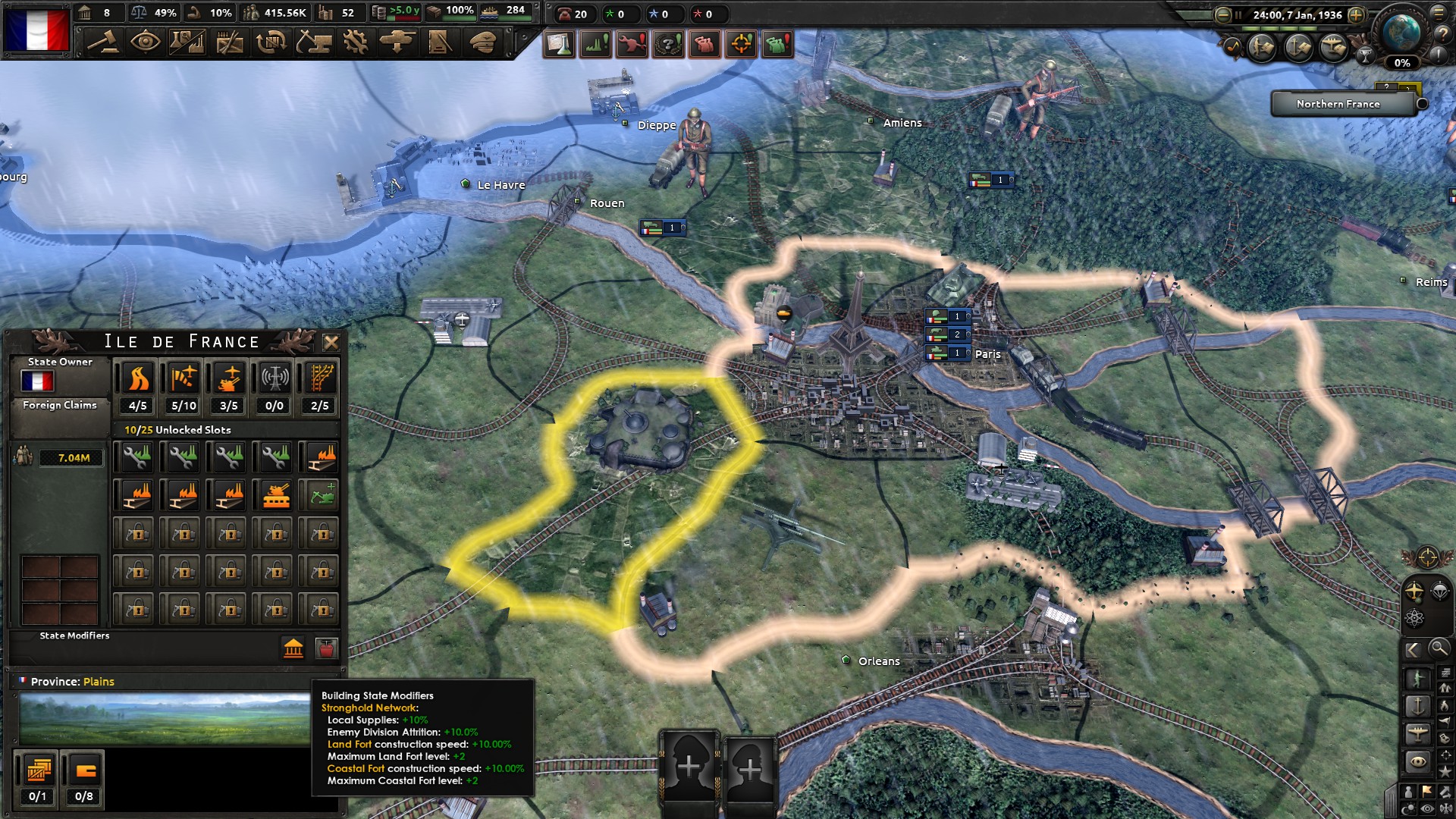Image resolution: width=1456 pixels, height=819 pixels.
Task: Open the Intelligence eye icon
Action: 146,42
